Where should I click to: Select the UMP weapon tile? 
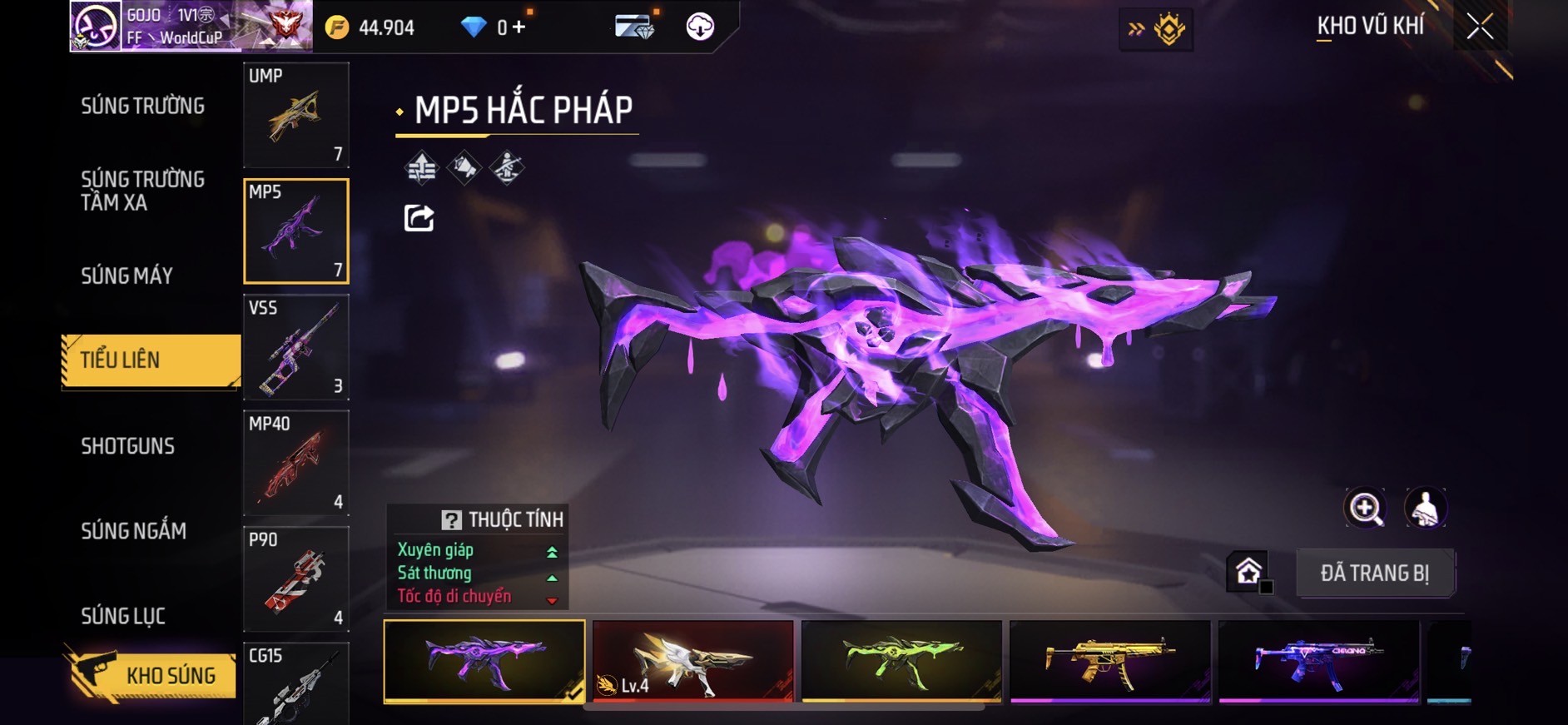[x=295, y=115]
